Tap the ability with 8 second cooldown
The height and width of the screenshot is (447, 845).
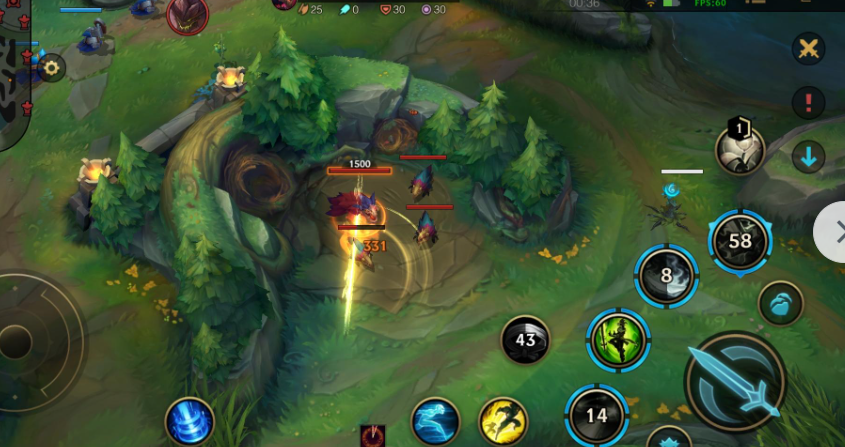[666, 275]
